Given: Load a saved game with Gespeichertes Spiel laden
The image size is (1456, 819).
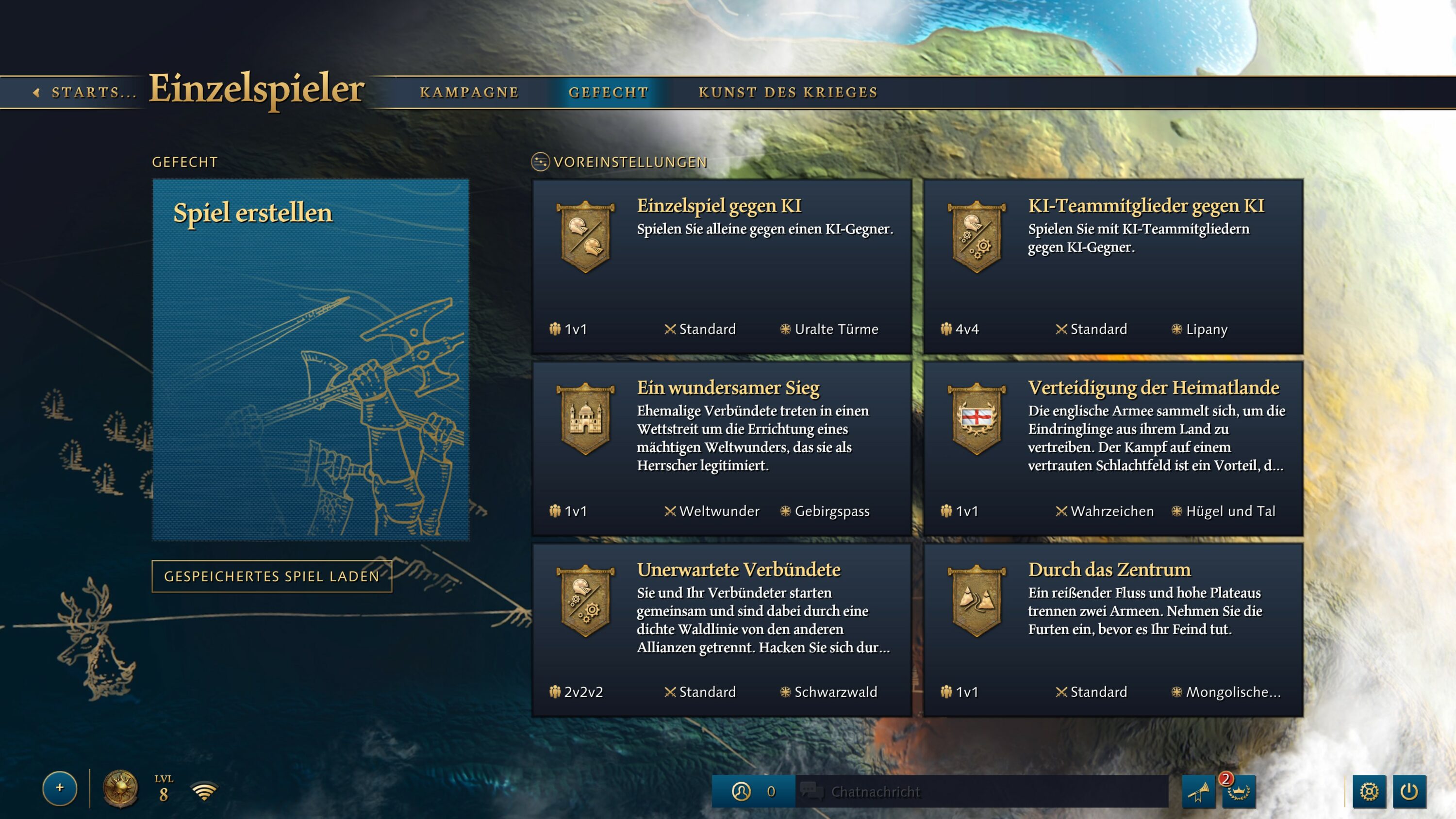Looking at the screenshot, I should tap(272, 576).
